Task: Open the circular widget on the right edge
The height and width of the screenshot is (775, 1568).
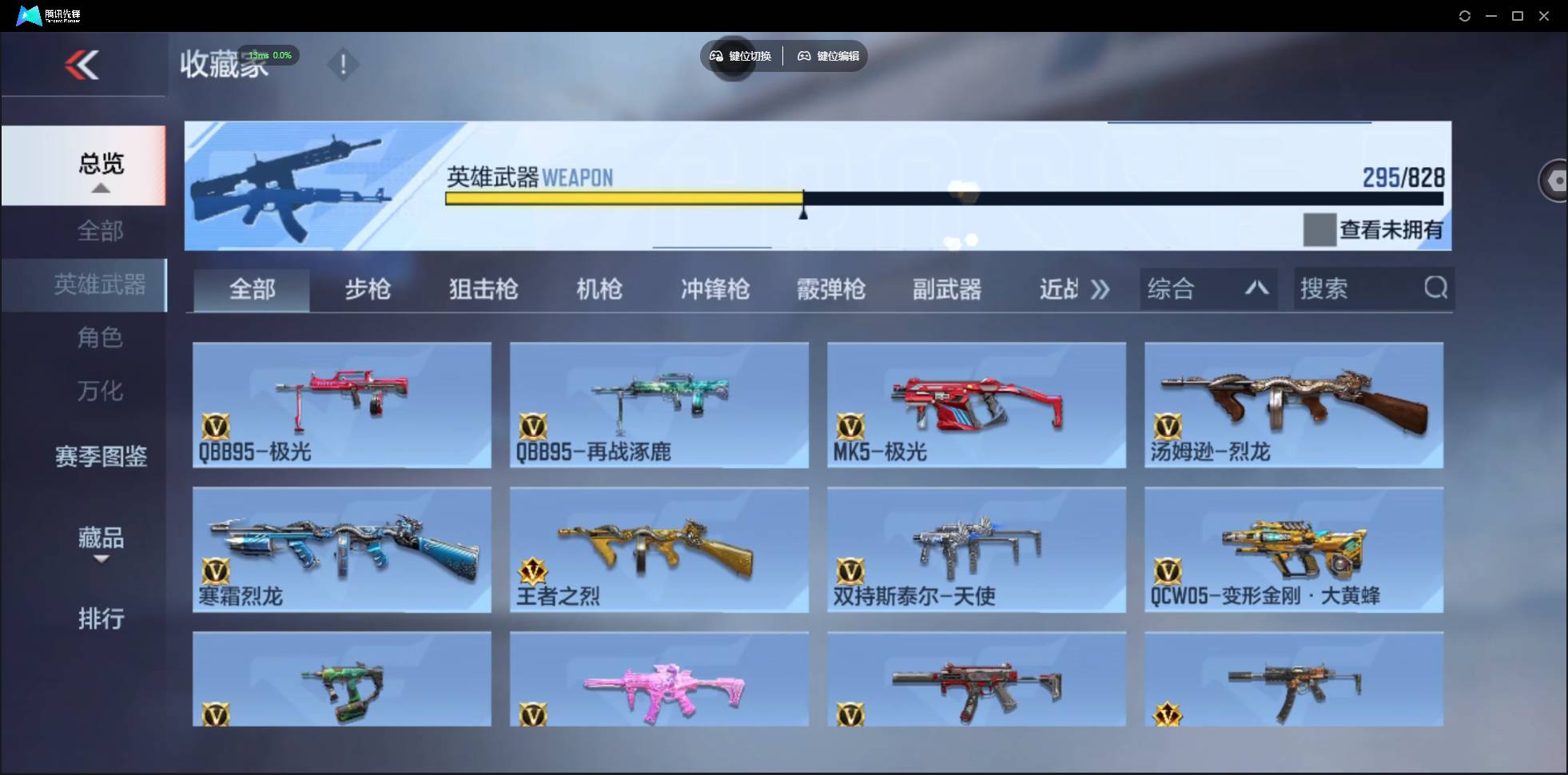Action: pyautogui.click(x=1554, y=180)
